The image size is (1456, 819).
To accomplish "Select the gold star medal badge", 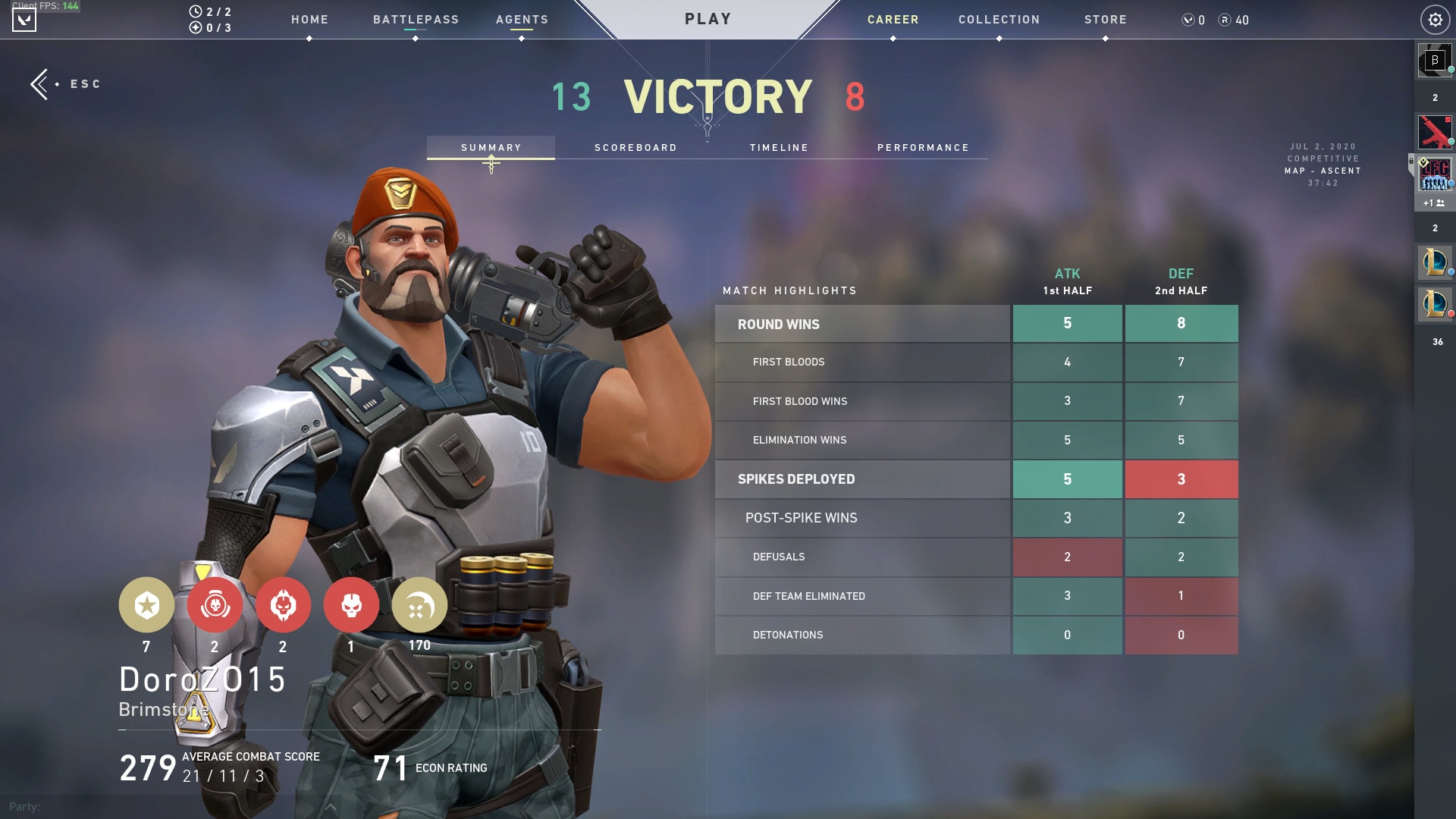I will pos(146,605).
